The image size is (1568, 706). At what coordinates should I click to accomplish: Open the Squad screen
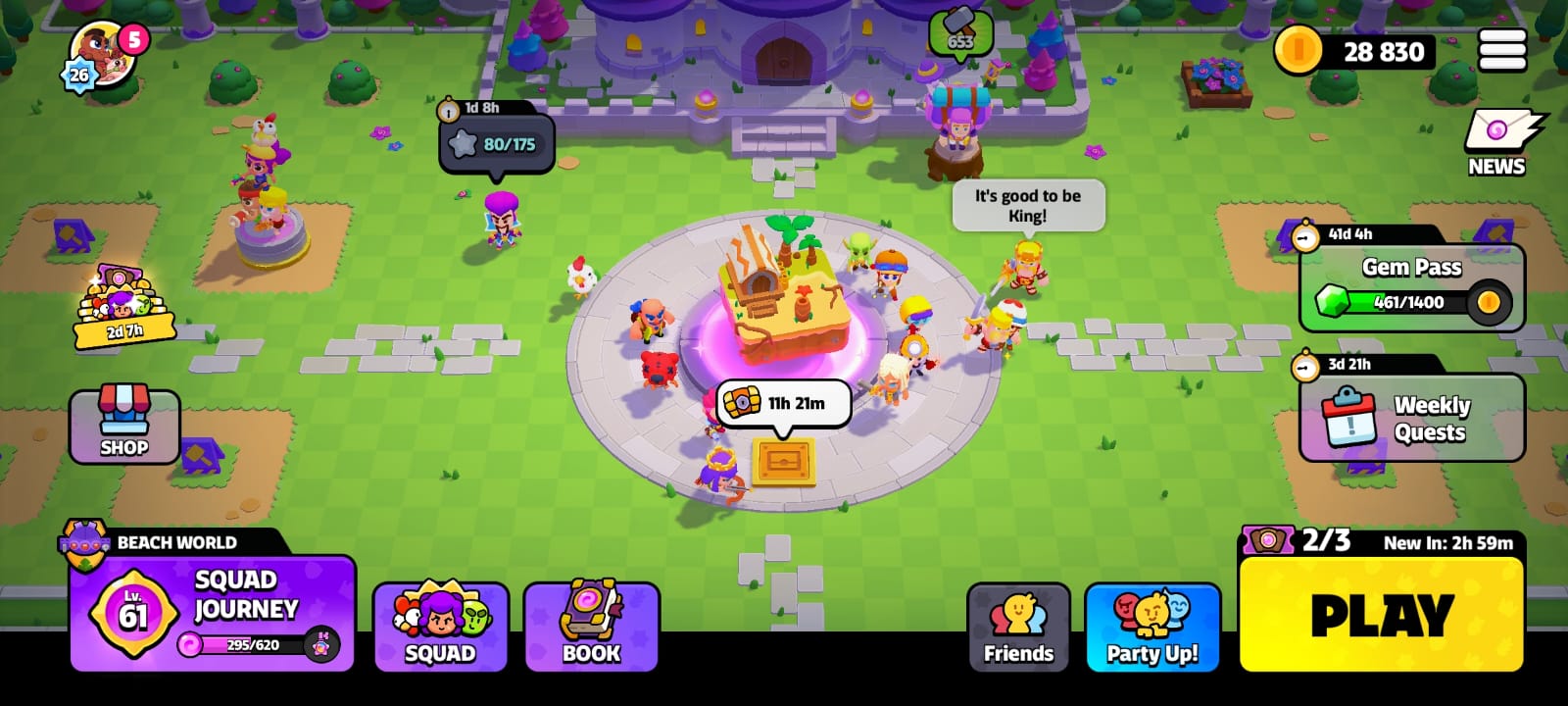tap(440, 623)
